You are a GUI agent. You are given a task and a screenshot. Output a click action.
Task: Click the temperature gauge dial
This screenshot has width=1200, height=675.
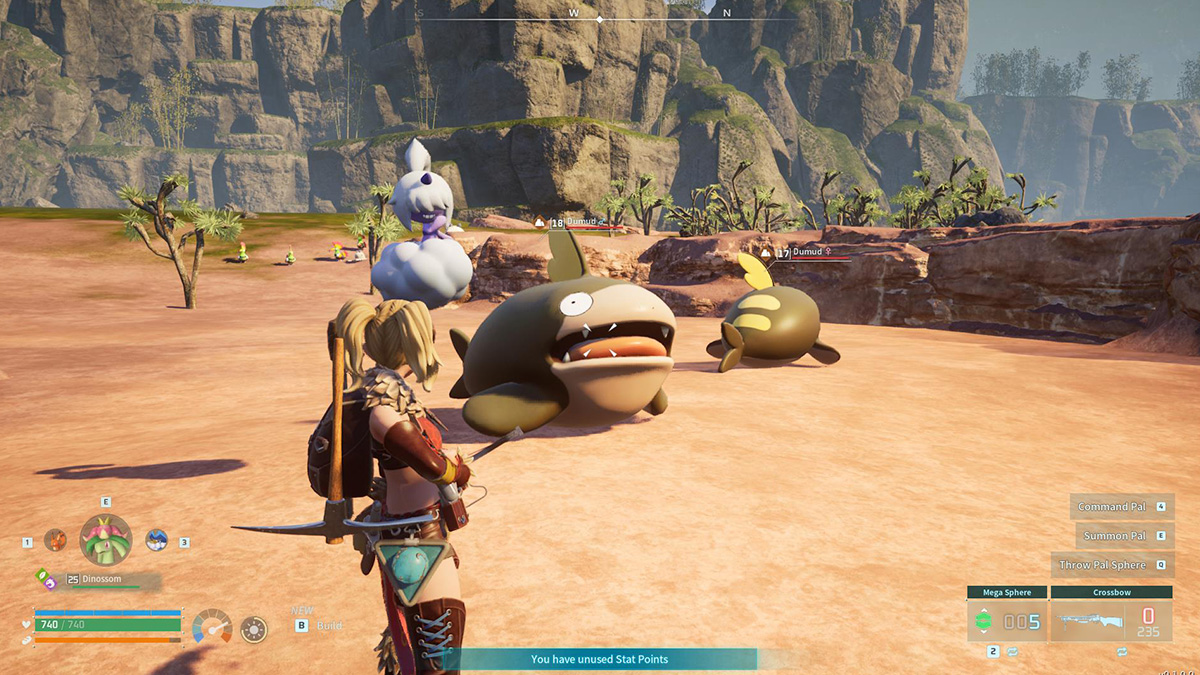(x=212, y=627)
